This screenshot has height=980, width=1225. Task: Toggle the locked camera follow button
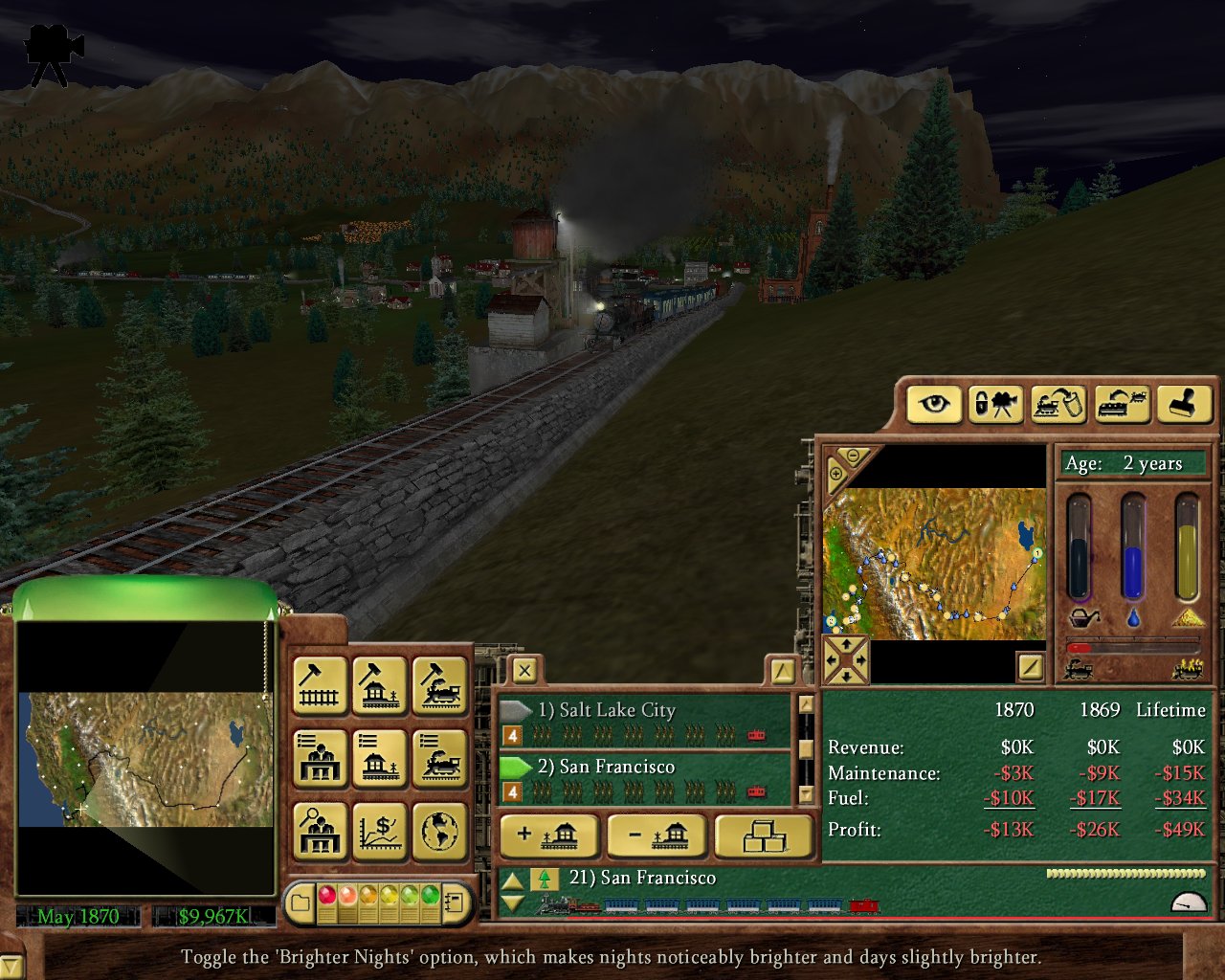coord(995,404)
